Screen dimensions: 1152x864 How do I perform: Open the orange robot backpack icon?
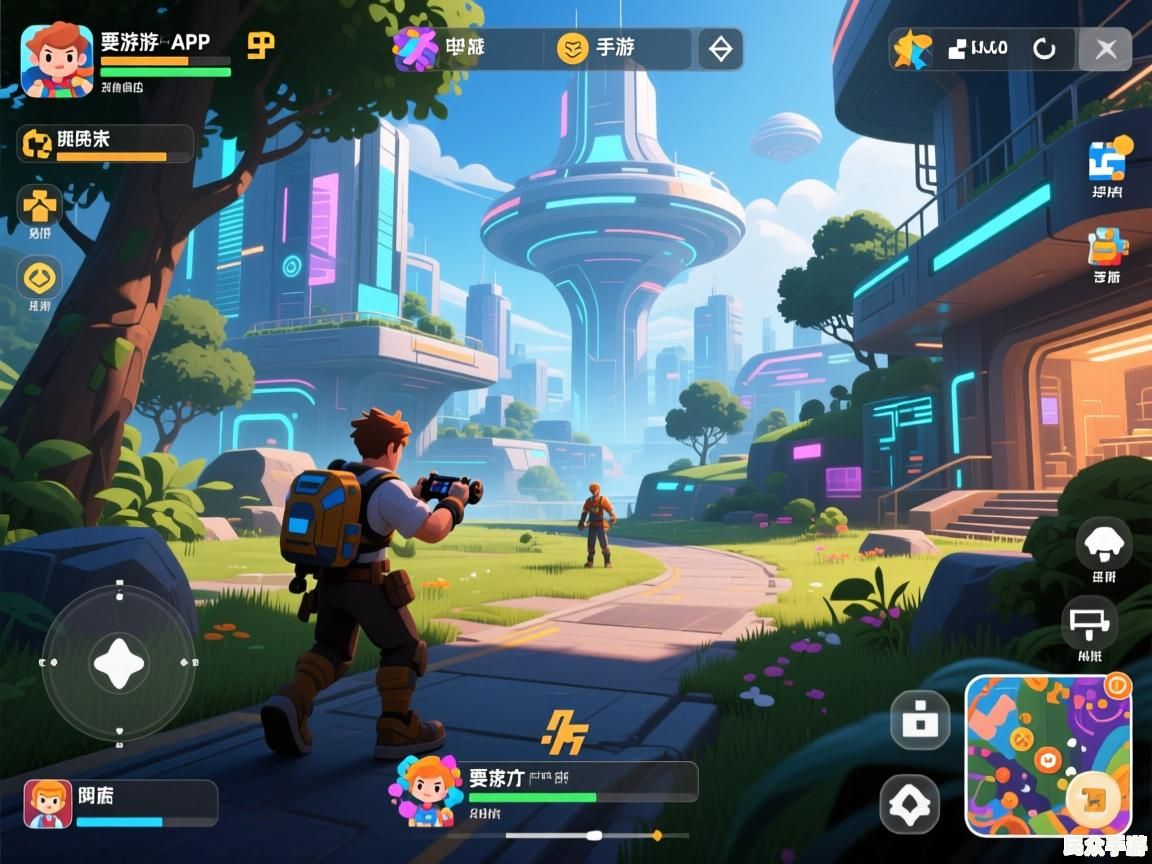(x=1107, y=247)
